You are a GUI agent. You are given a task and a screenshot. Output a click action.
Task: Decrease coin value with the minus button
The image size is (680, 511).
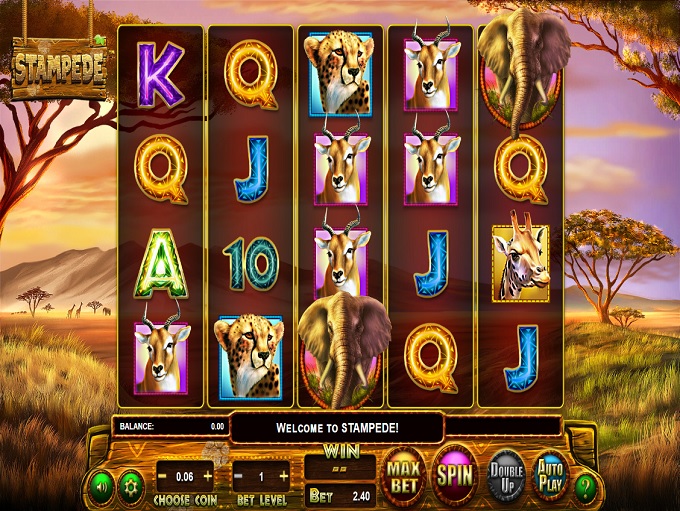pos(164,476)
